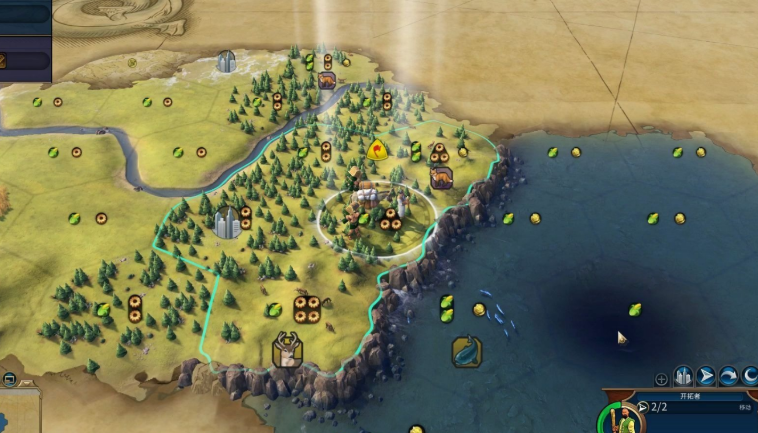Open the minimap in the corner
This screenshot has width=758, height=433.
[18, 412]
